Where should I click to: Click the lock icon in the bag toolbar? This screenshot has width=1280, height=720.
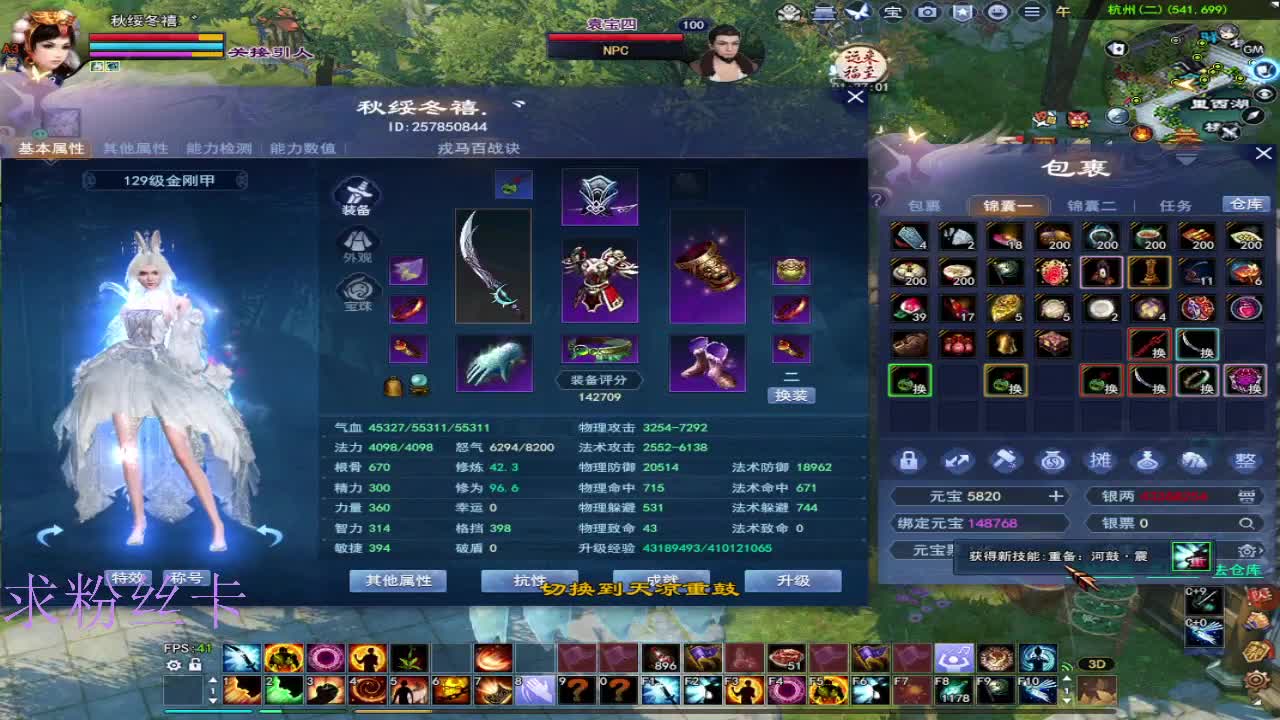907,460
